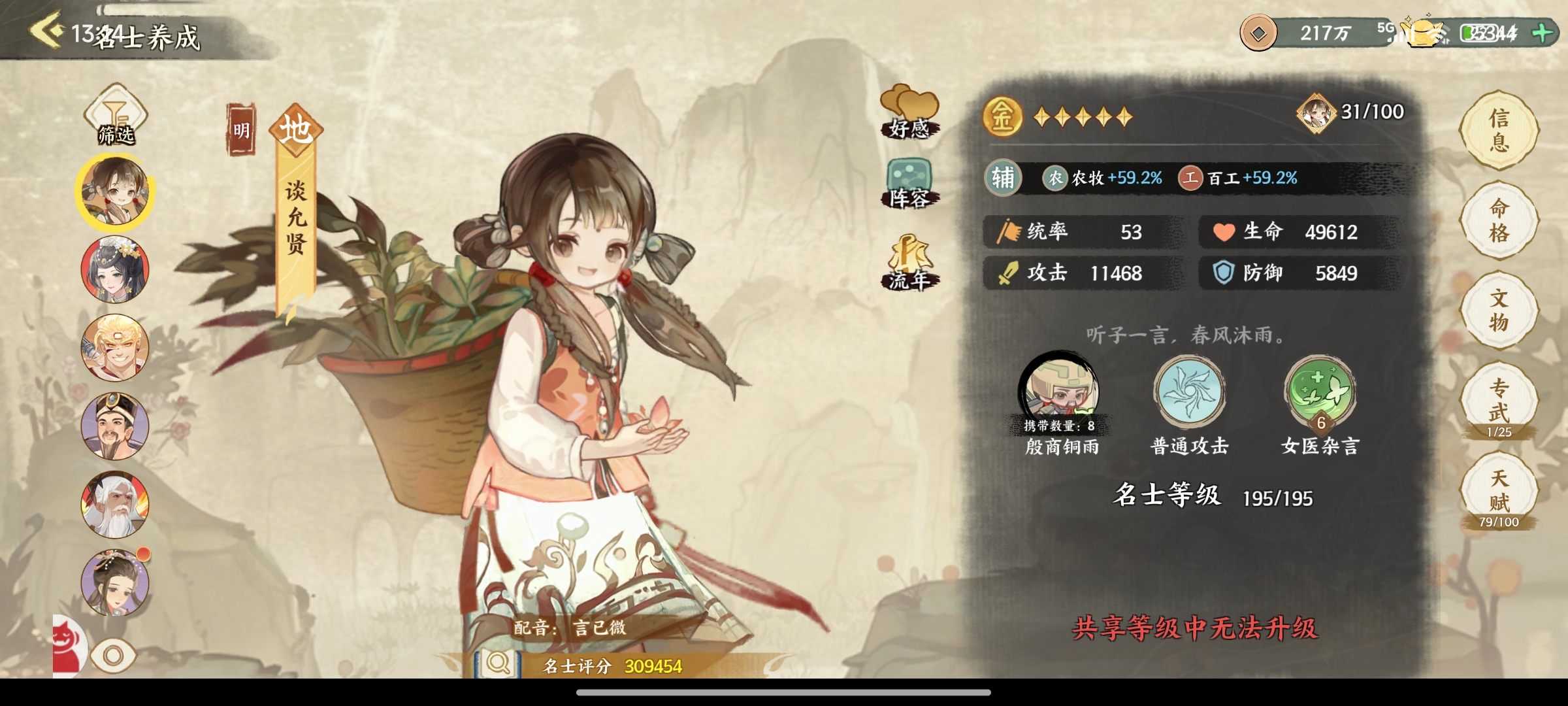1568x706 pixels.
Task: Switch to the 信息 info tab
Action: [1499, 131]
